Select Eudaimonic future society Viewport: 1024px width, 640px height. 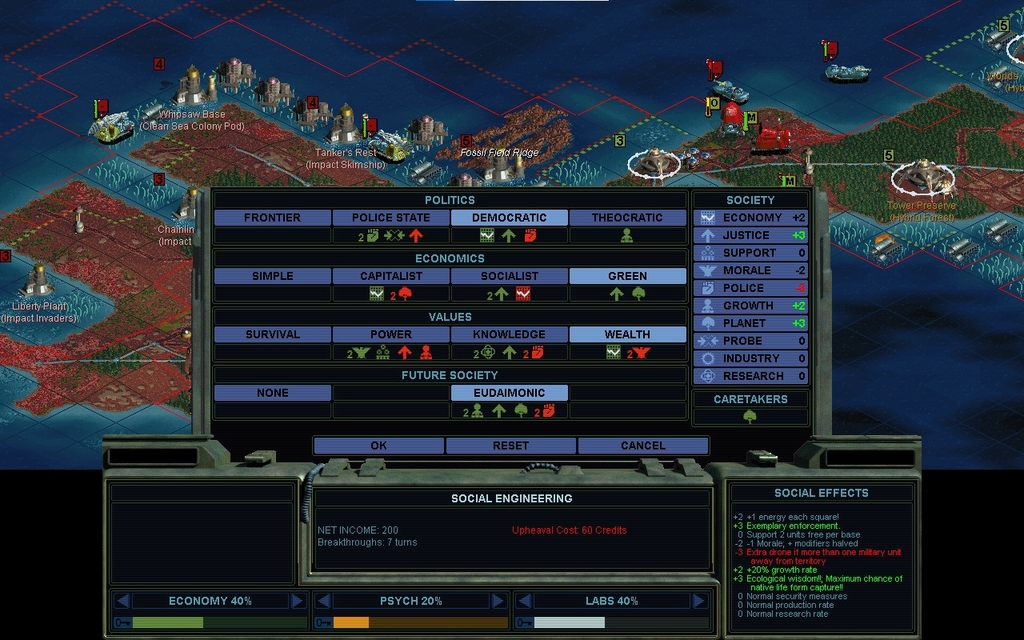[x=509, y=393]
